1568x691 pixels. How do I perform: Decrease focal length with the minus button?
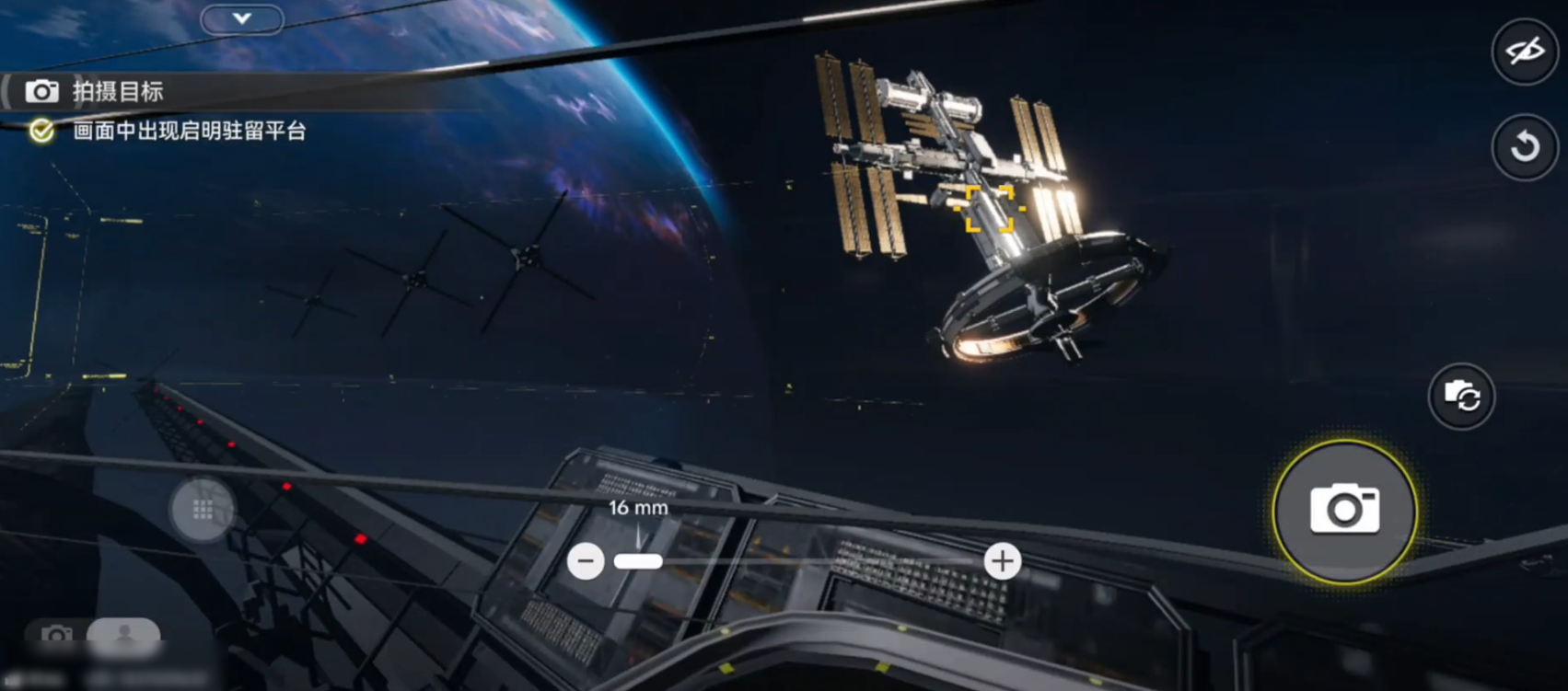[586, 561]
